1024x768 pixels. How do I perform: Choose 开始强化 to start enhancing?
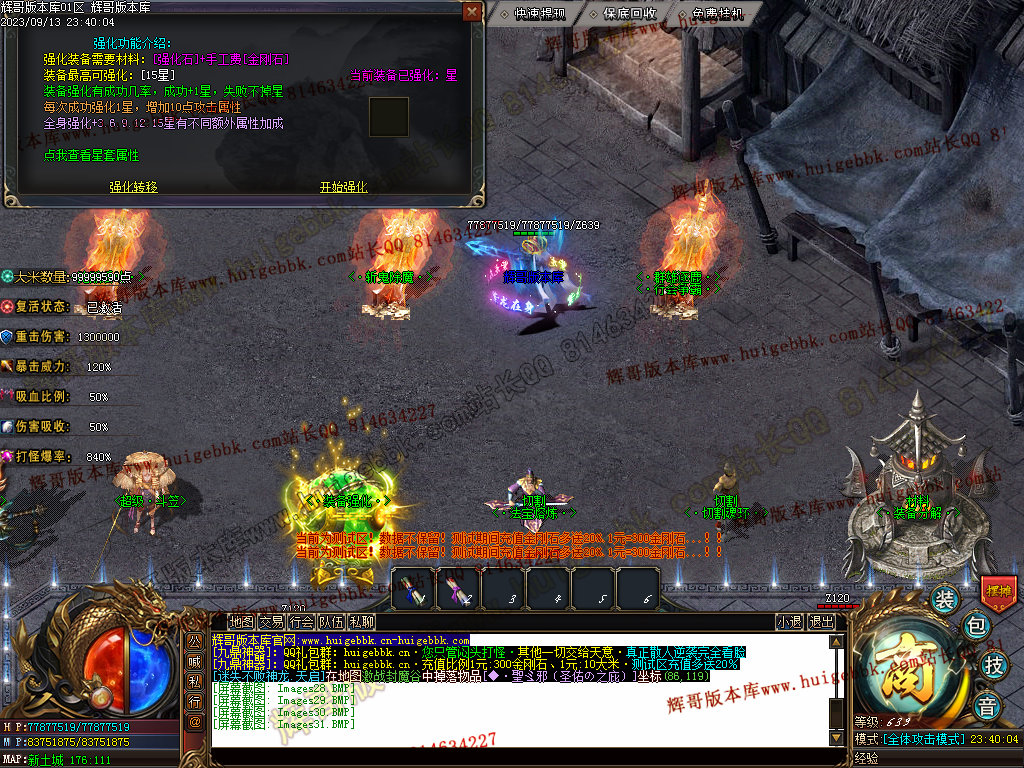click(343, 187)
